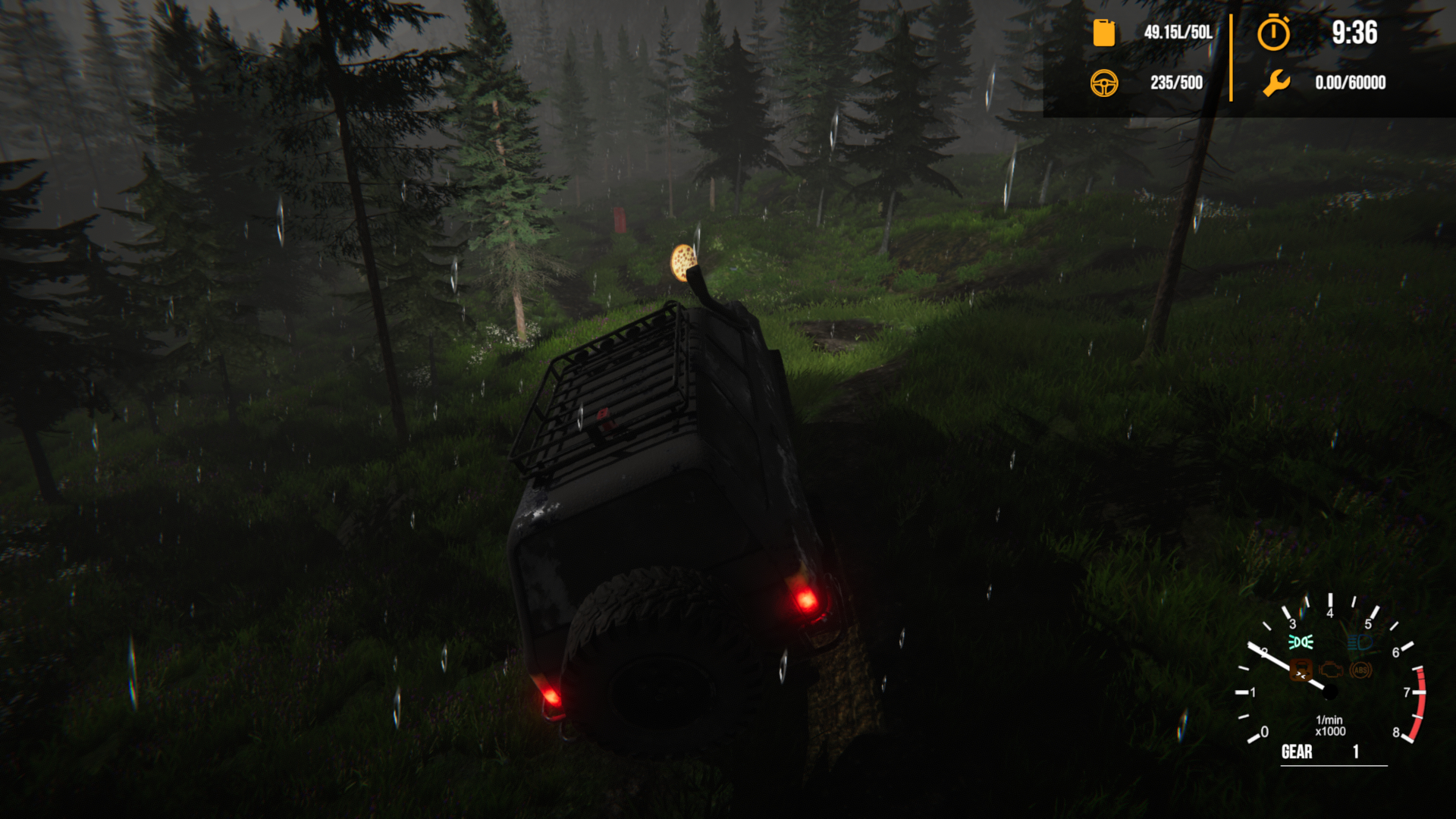The image size is (1456, 819).
Task: Select the amber check engine warning light
Action: click(1331, 670)
